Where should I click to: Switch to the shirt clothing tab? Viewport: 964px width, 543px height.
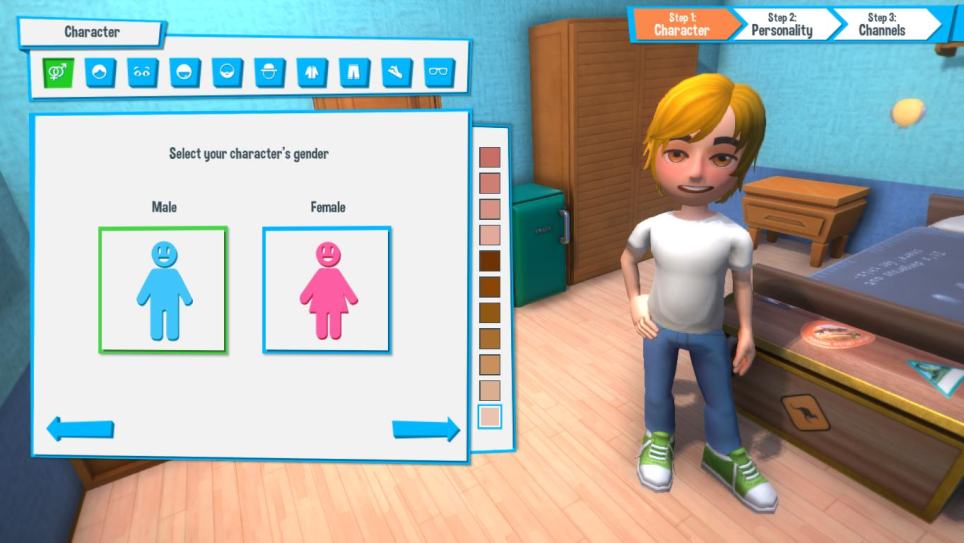312,72
